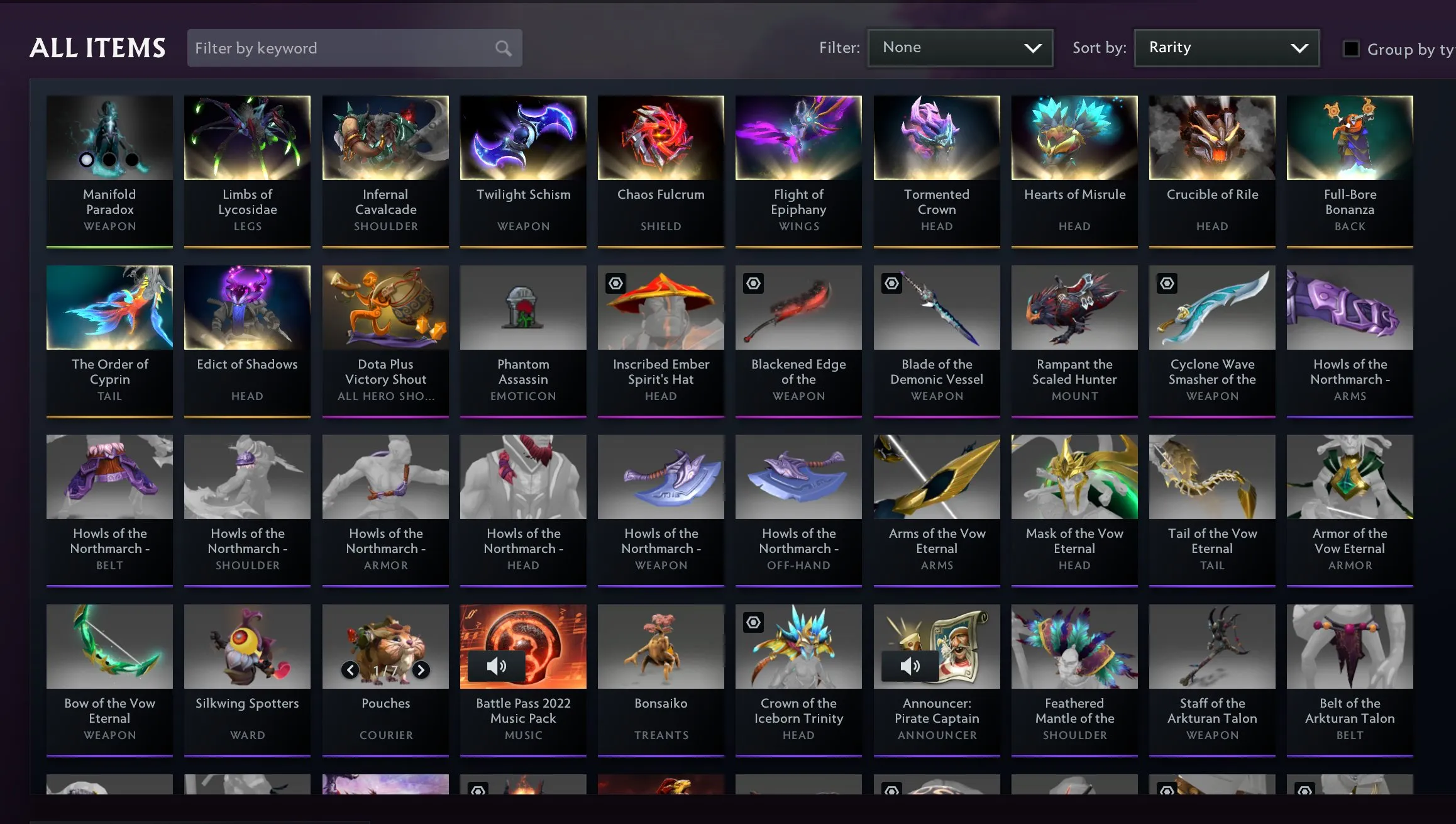The image size is (1456, 824).
Task: Click the gem icon on Blade of the Demonic Vessel
Action: pos(893,283)
